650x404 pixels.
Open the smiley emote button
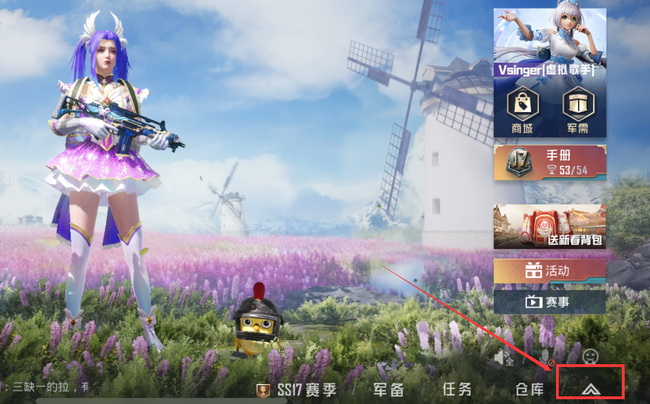coord(590,356)
